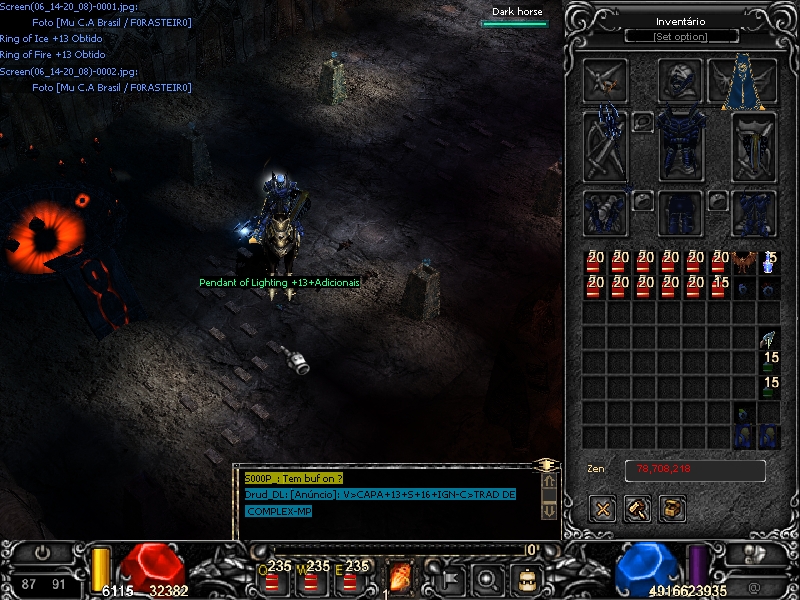The height and width of the screenshot is (600, 800).
Task: Pick the bat-winged item in the bag
Action: click(x=743, y=263)
